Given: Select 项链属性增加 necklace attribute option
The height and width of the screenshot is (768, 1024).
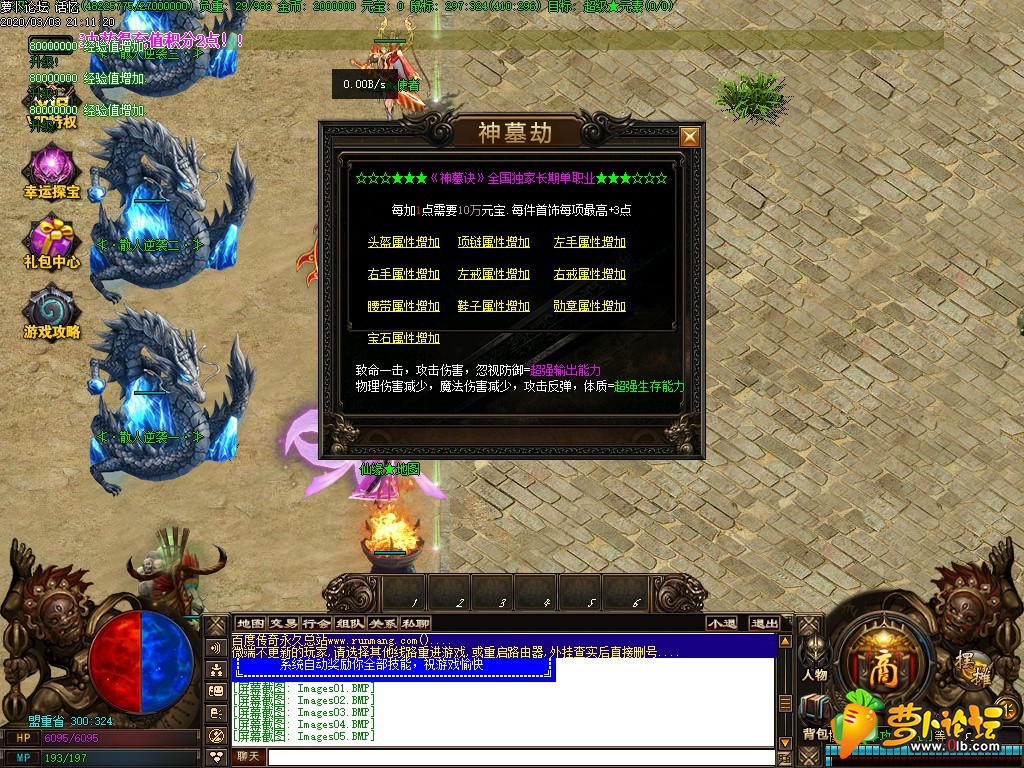Looking at the screenshot, I should pyautogui.click(x=493, y=242).
